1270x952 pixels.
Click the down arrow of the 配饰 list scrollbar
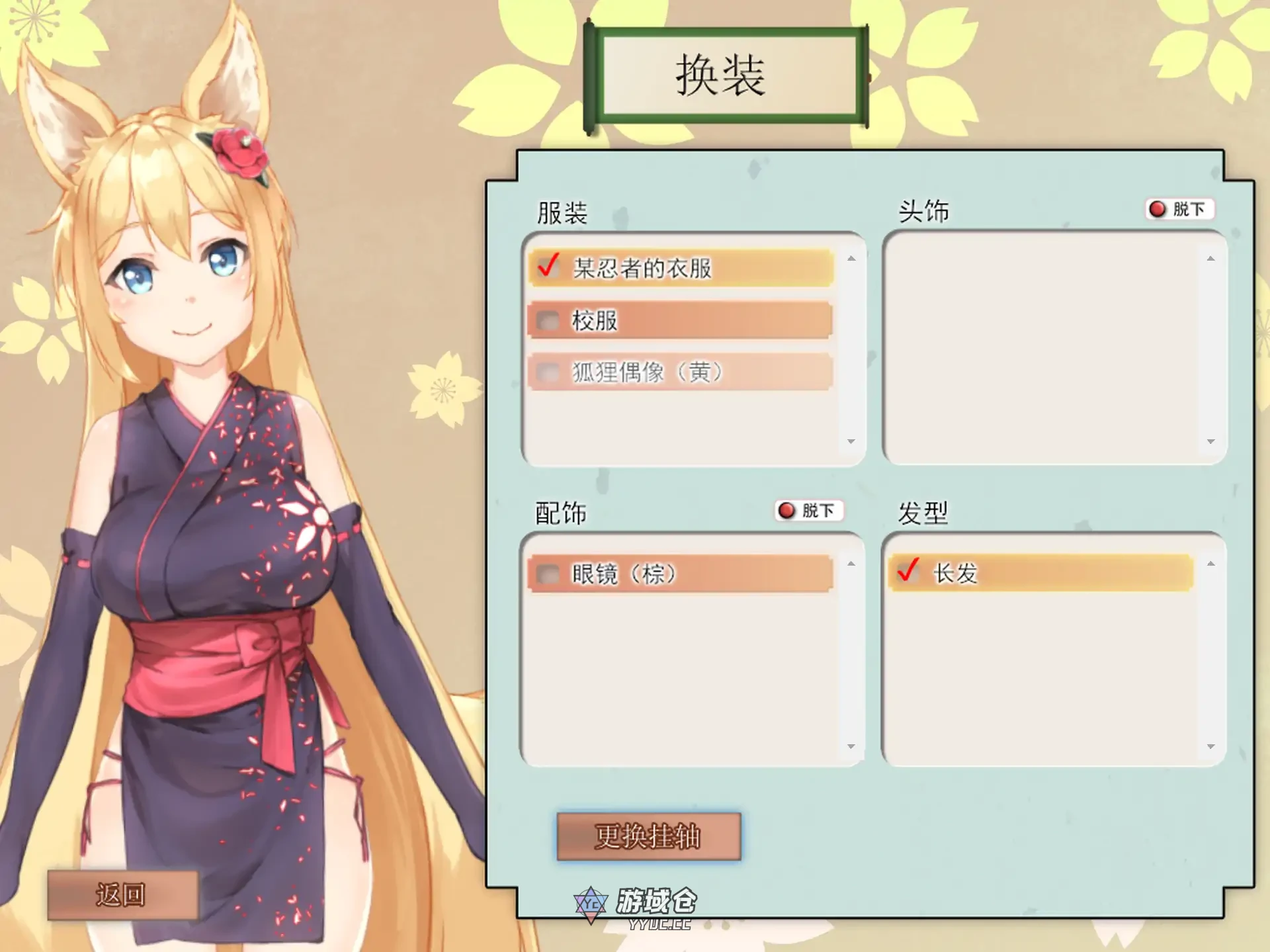tap(850, 745)
